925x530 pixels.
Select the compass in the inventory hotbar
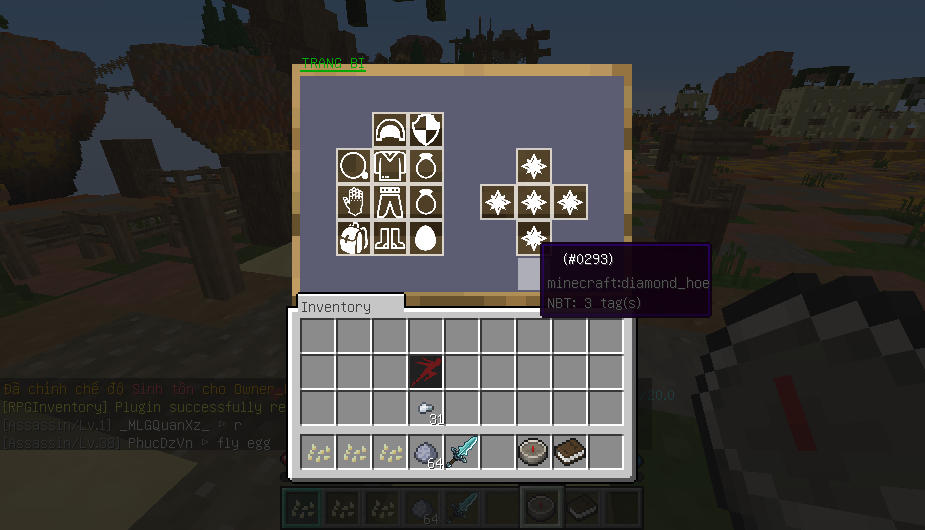(534, 452)
